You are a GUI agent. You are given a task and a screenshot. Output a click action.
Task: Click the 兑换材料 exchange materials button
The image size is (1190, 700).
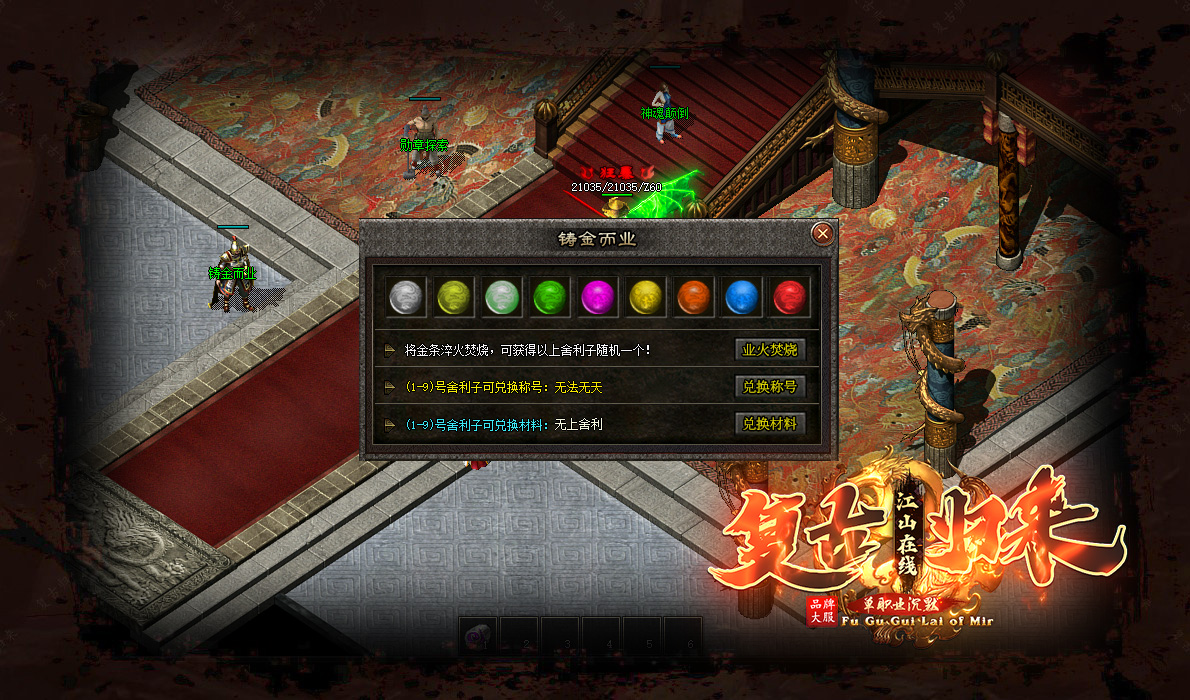tap(770, 424)
